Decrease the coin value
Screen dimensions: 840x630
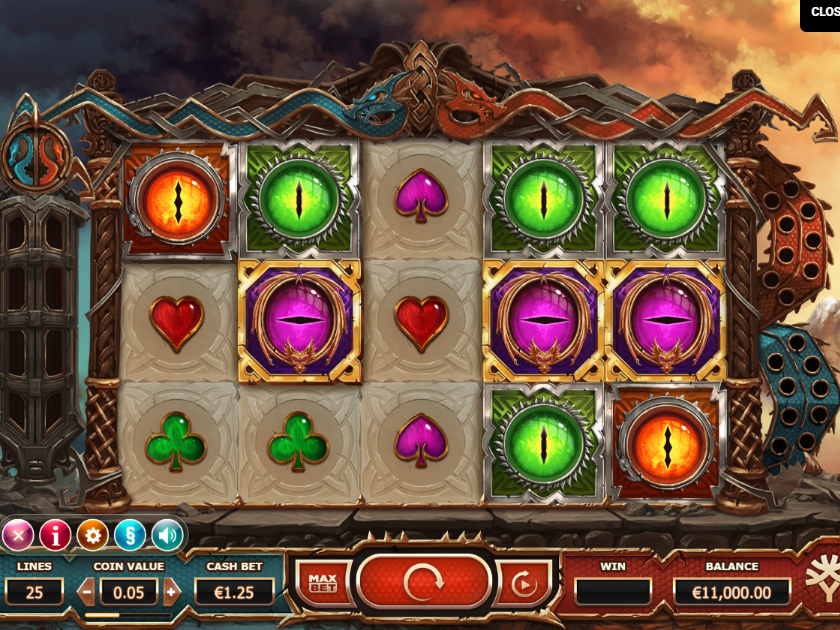87,591
